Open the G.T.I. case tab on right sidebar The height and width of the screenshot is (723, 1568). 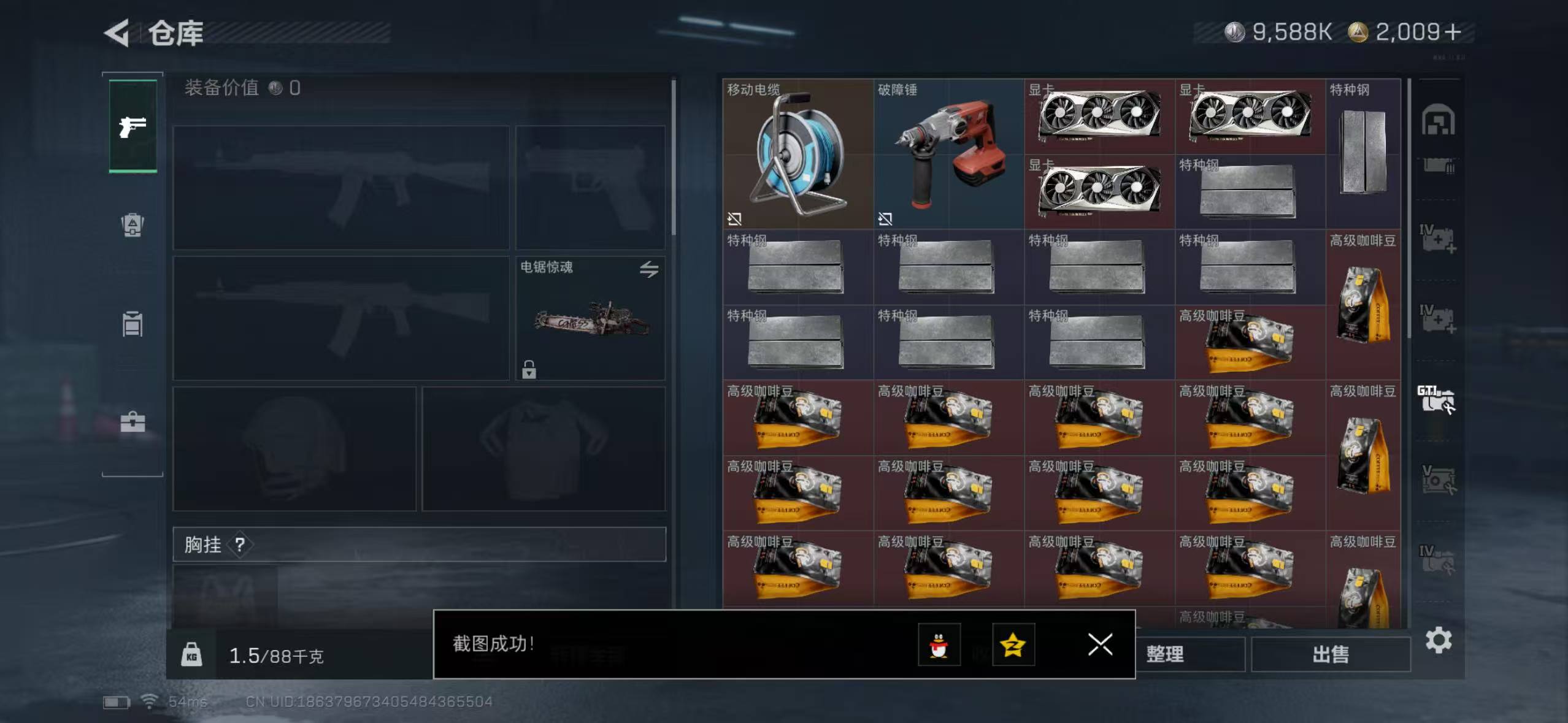coord(1439,399)
